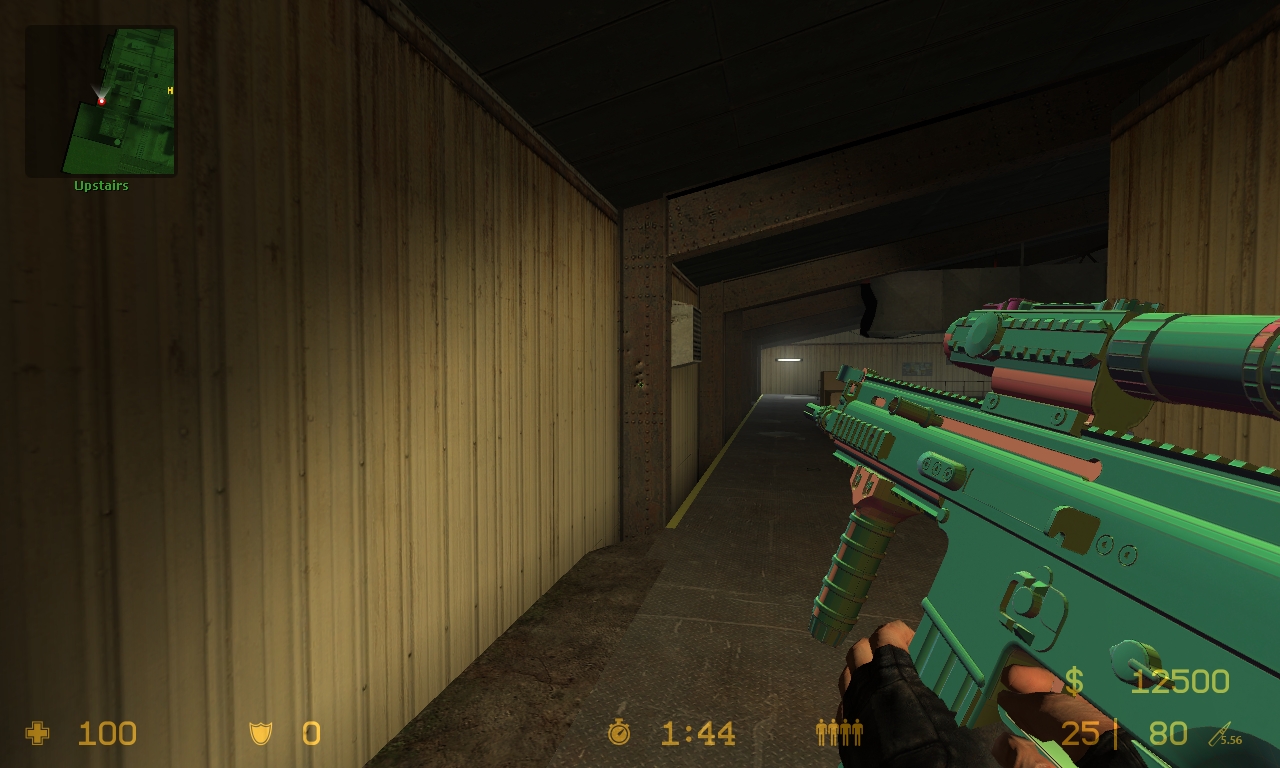This screenshot has height=768, width=1280.
Task: Click the 100 health value
Action: tap(105, 734)
